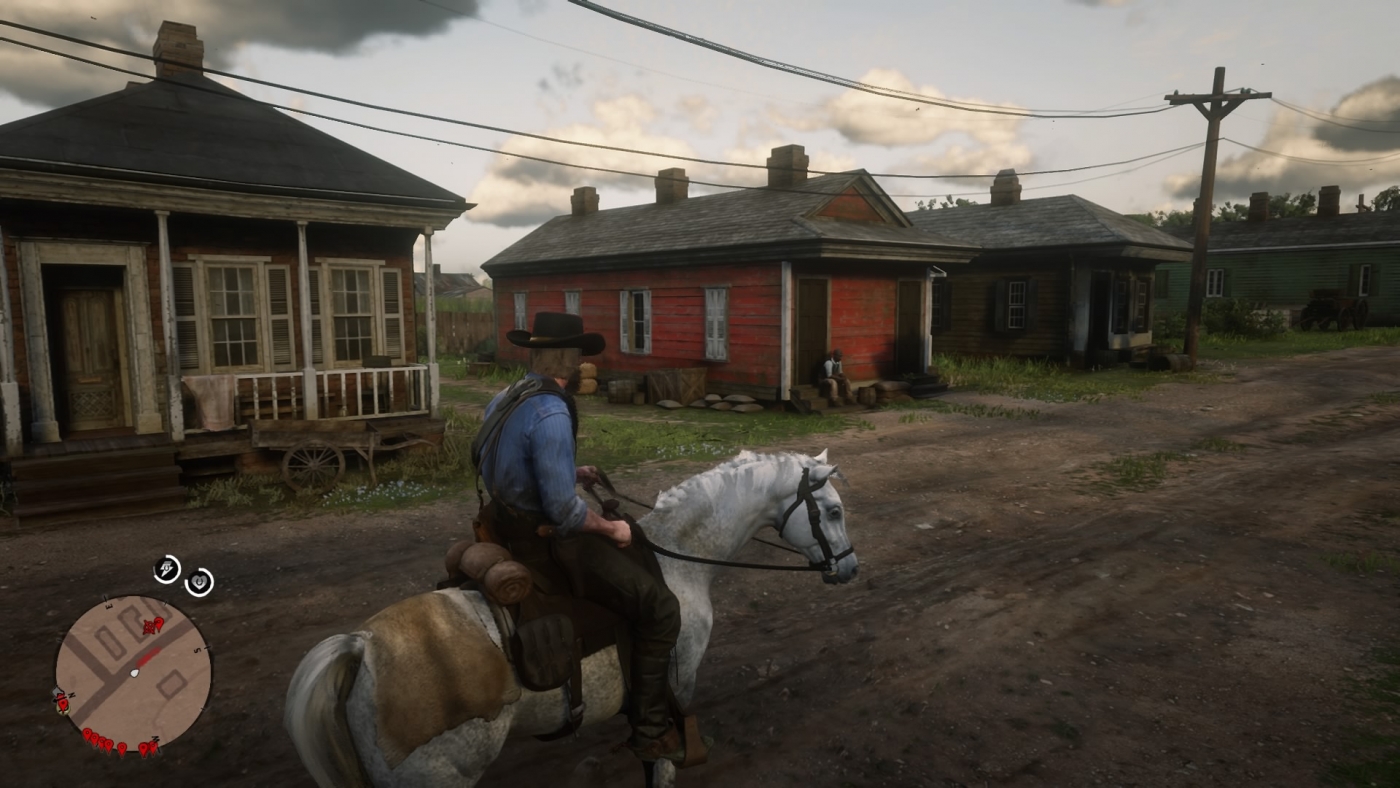Click the horse stamina lightning core icon
1400x788 pixels.
(167, 572)
